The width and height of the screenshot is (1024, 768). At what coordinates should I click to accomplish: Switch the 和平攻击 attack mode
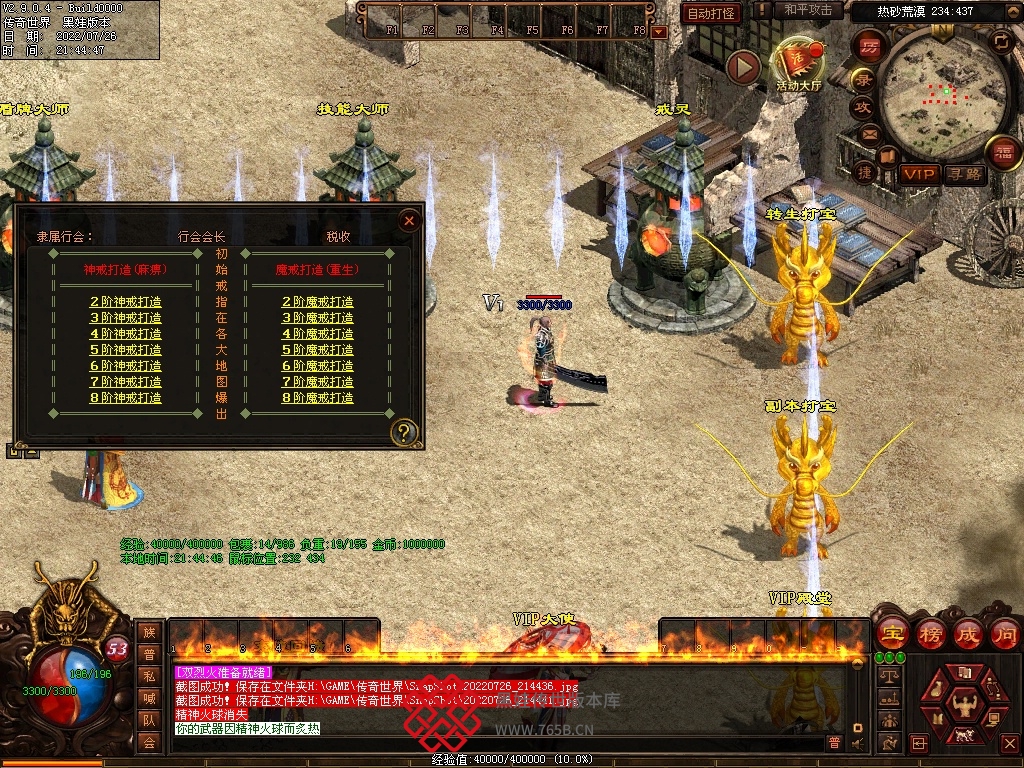click(808, 10)
